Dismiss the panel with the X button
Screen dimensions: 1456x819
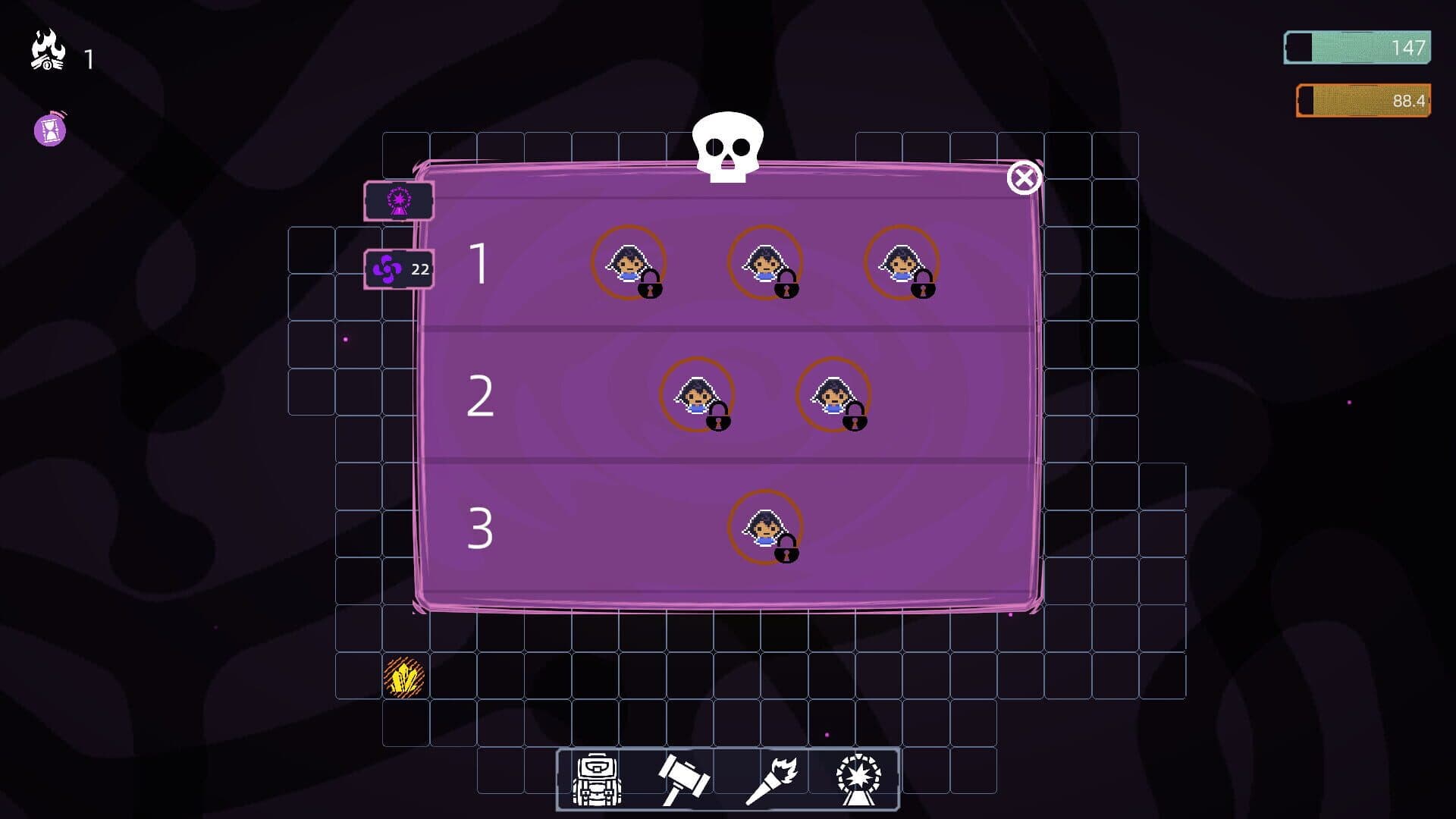point(1024,177)
